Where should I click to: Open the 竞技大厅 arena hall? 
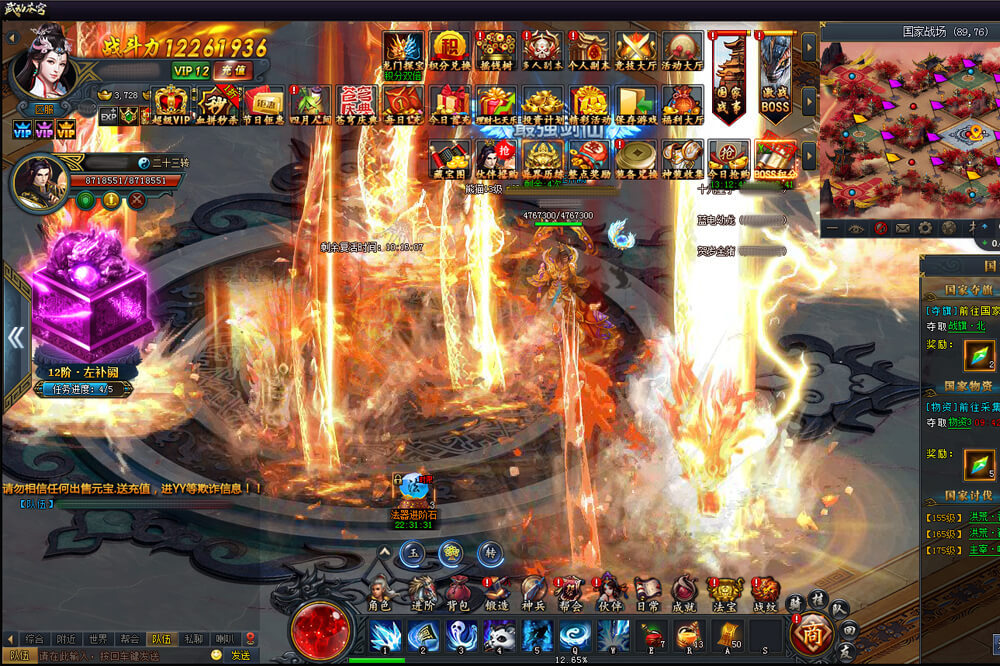[635, 50]
